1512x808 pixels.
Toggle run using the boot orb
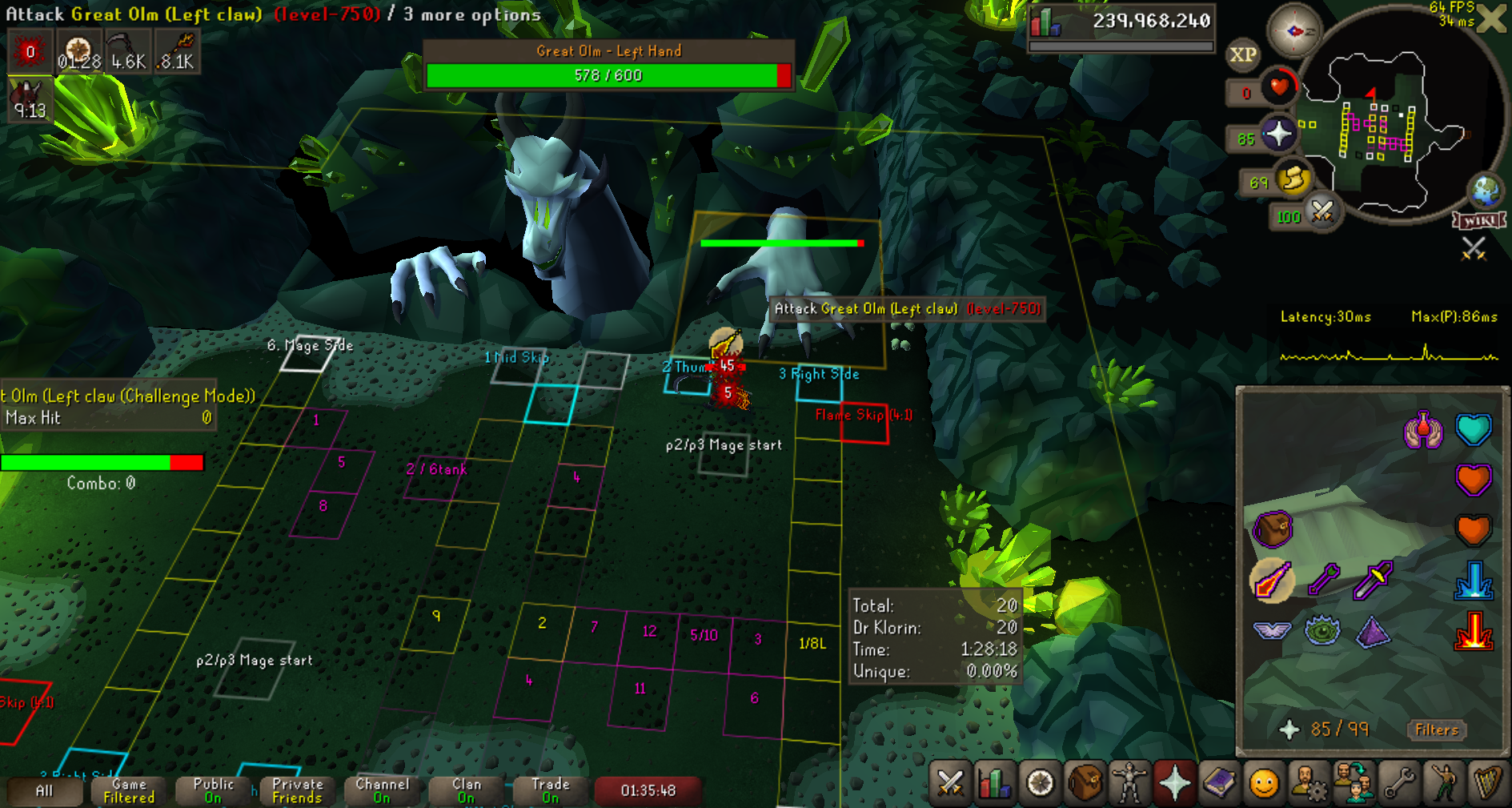(x=1292, y=179)
